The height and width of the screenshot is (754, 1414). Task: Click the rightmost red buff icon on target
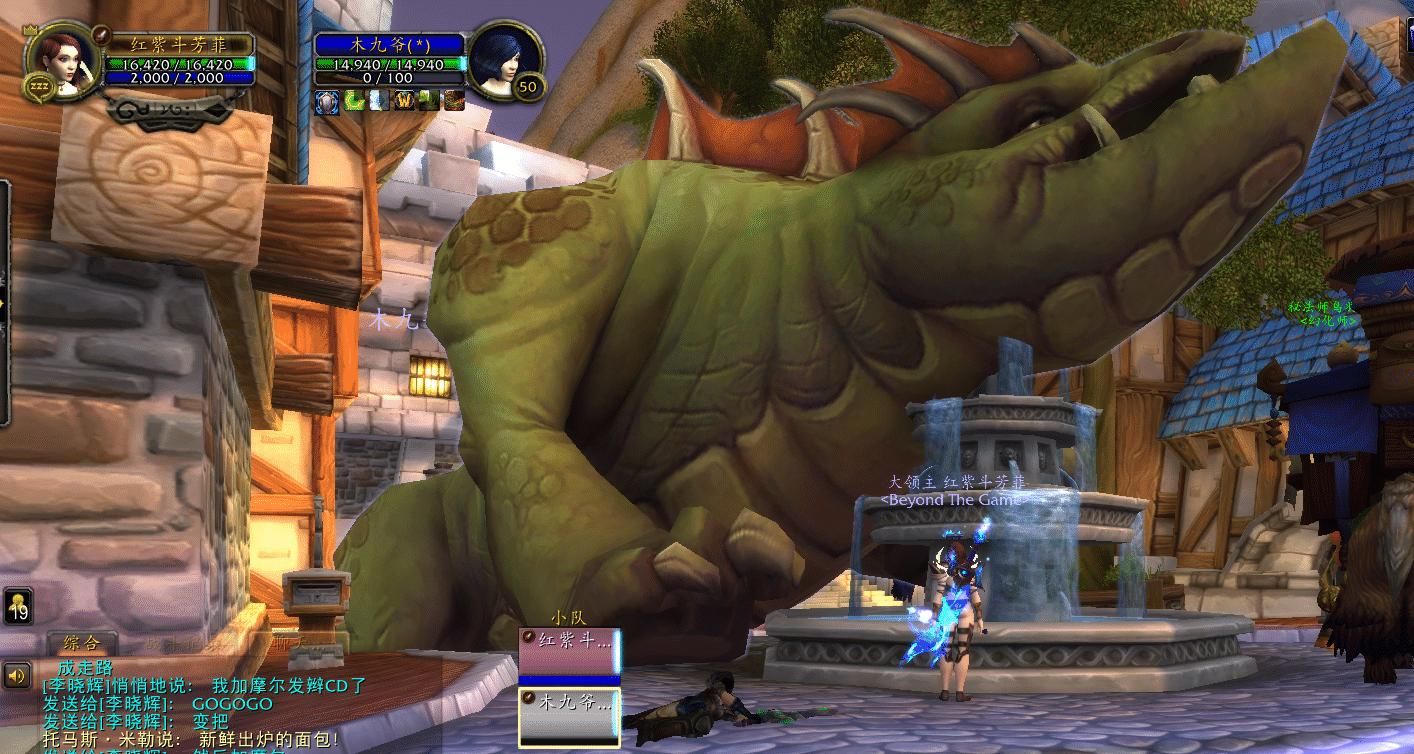[454, 100]
